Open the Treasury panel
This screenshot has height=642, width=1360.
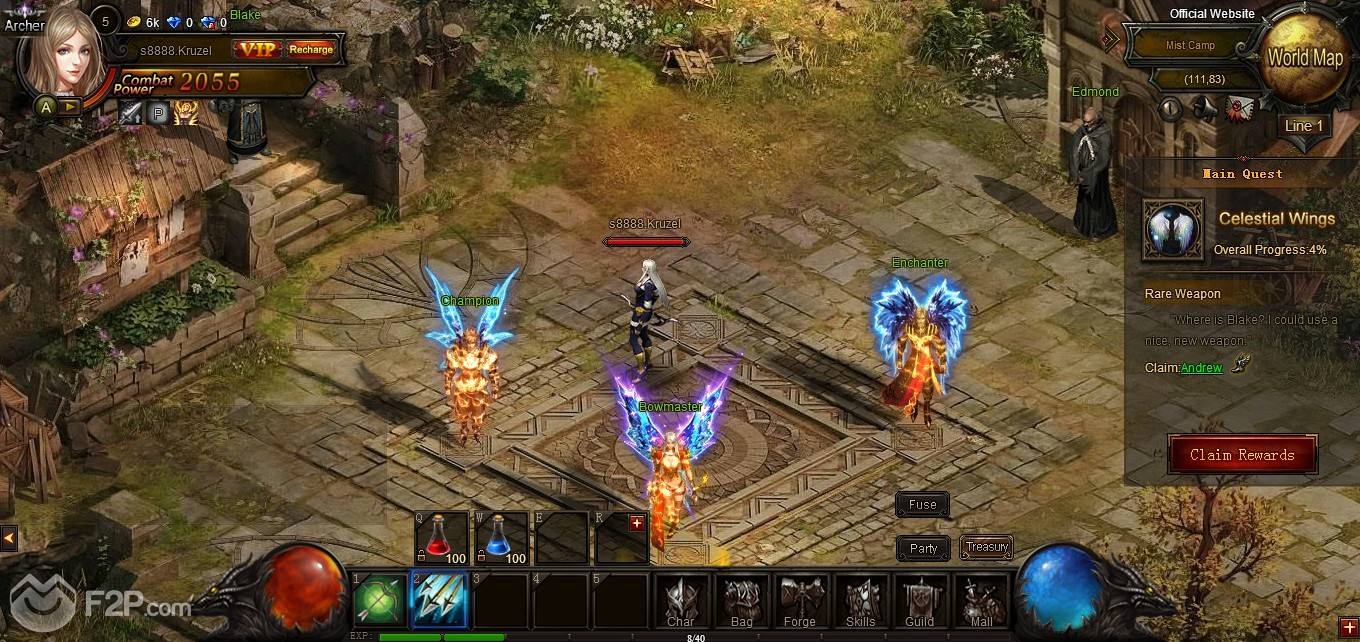click(x=986, y=547)
